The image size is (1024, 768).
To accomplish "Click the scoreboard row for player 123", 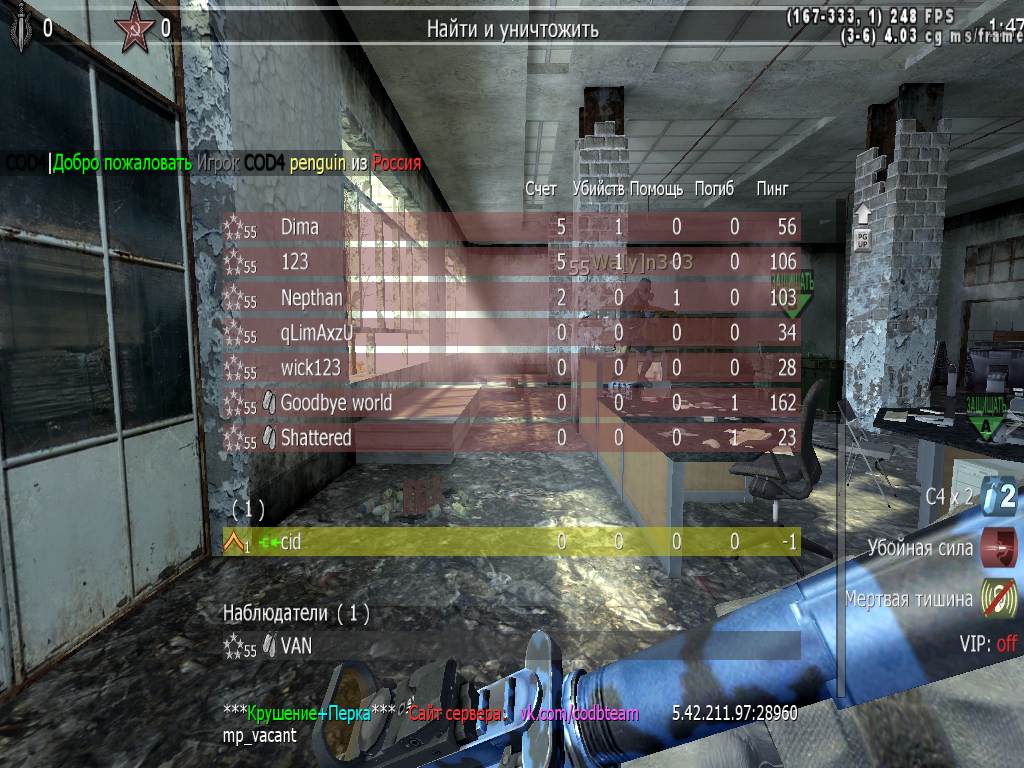I will pyautogui.click(x=510, y=262).
